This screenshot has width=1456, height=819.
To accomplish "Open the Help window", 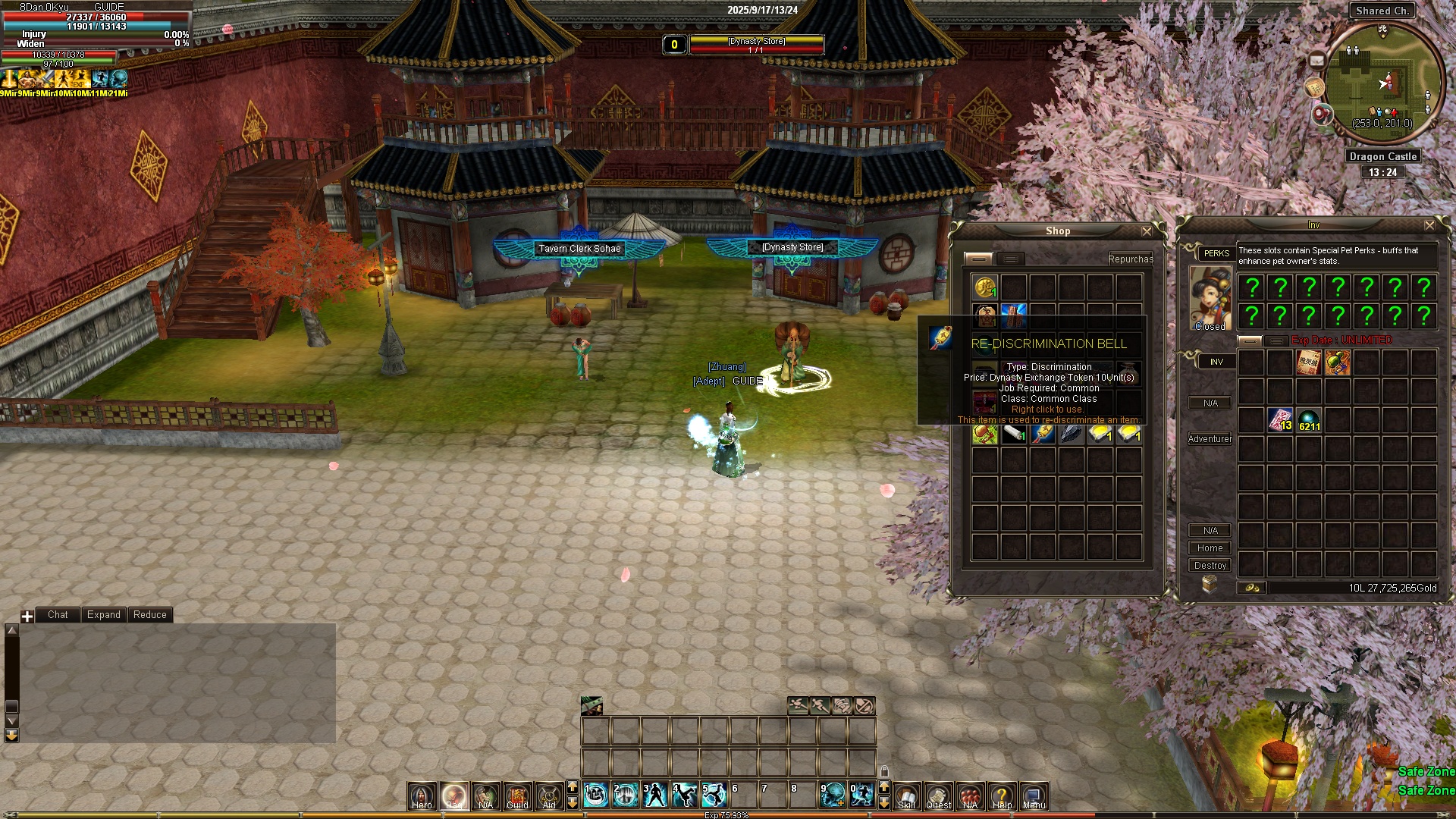I will (1002, 796).
